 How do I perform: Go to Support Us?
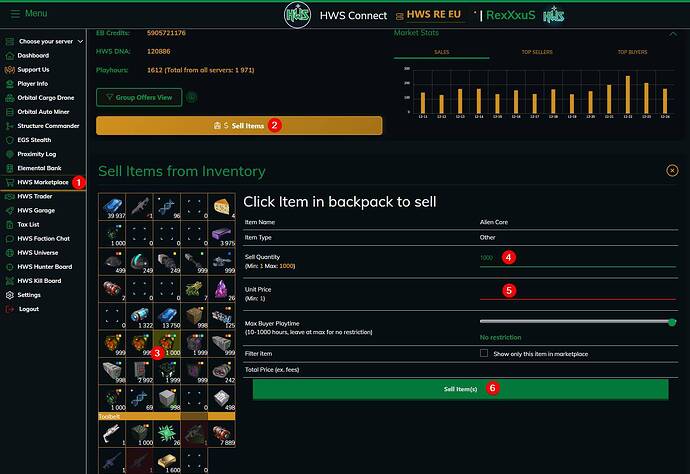[33, 69]
